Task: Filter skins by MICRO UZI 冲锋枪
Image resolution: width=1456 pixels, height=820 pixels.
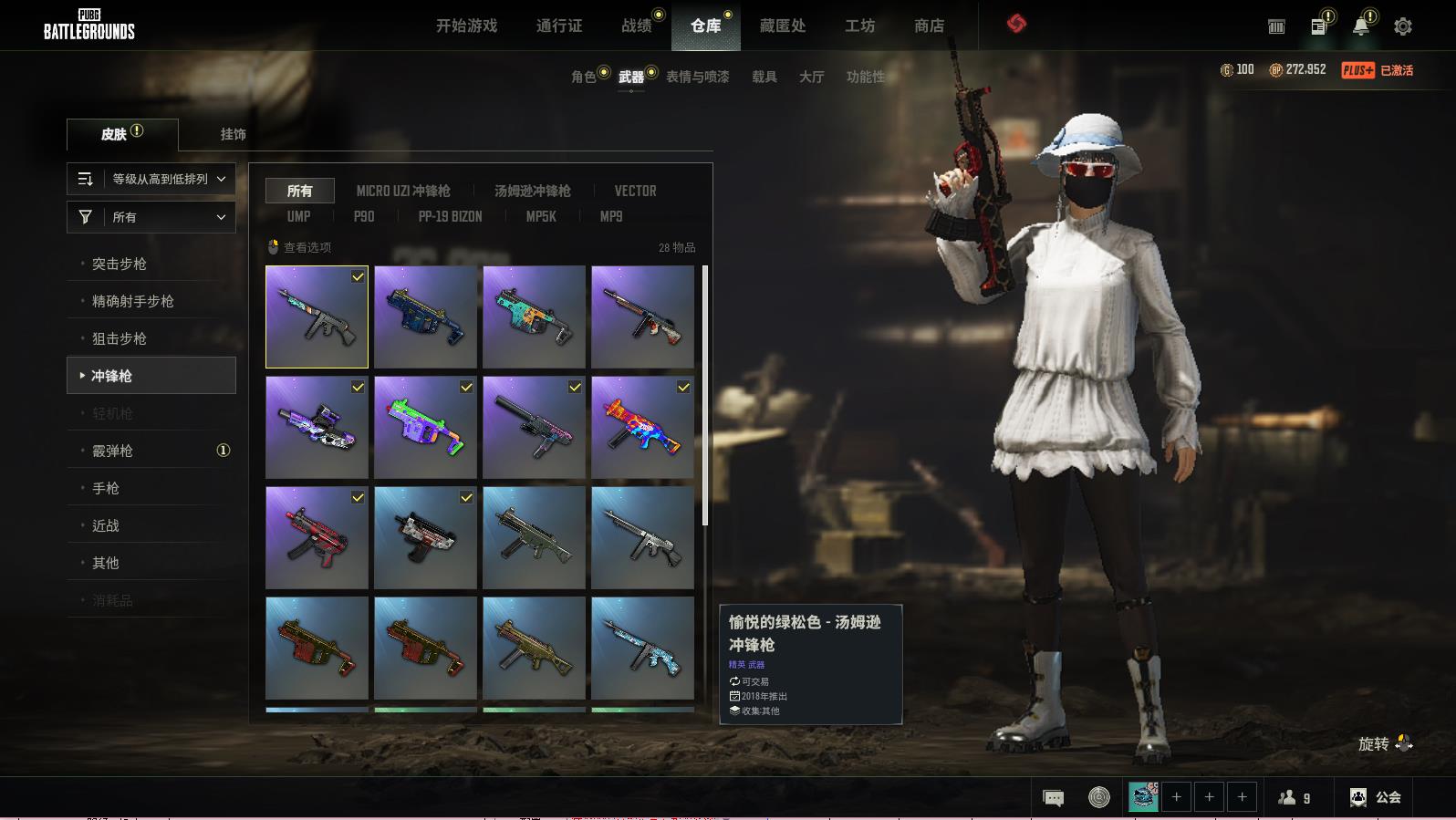Action: (403, 191)
